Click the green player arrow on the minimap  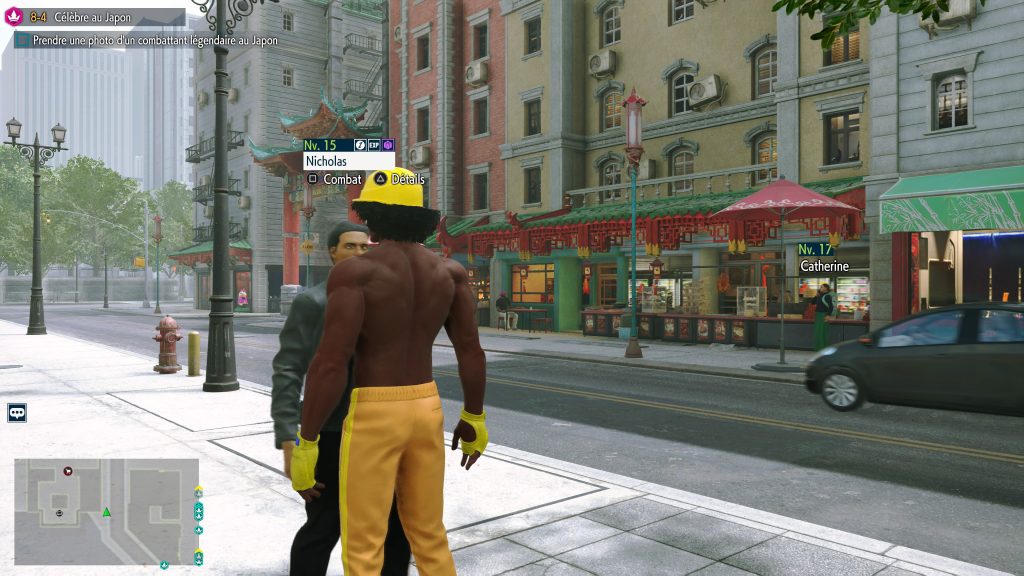(106, 513)
